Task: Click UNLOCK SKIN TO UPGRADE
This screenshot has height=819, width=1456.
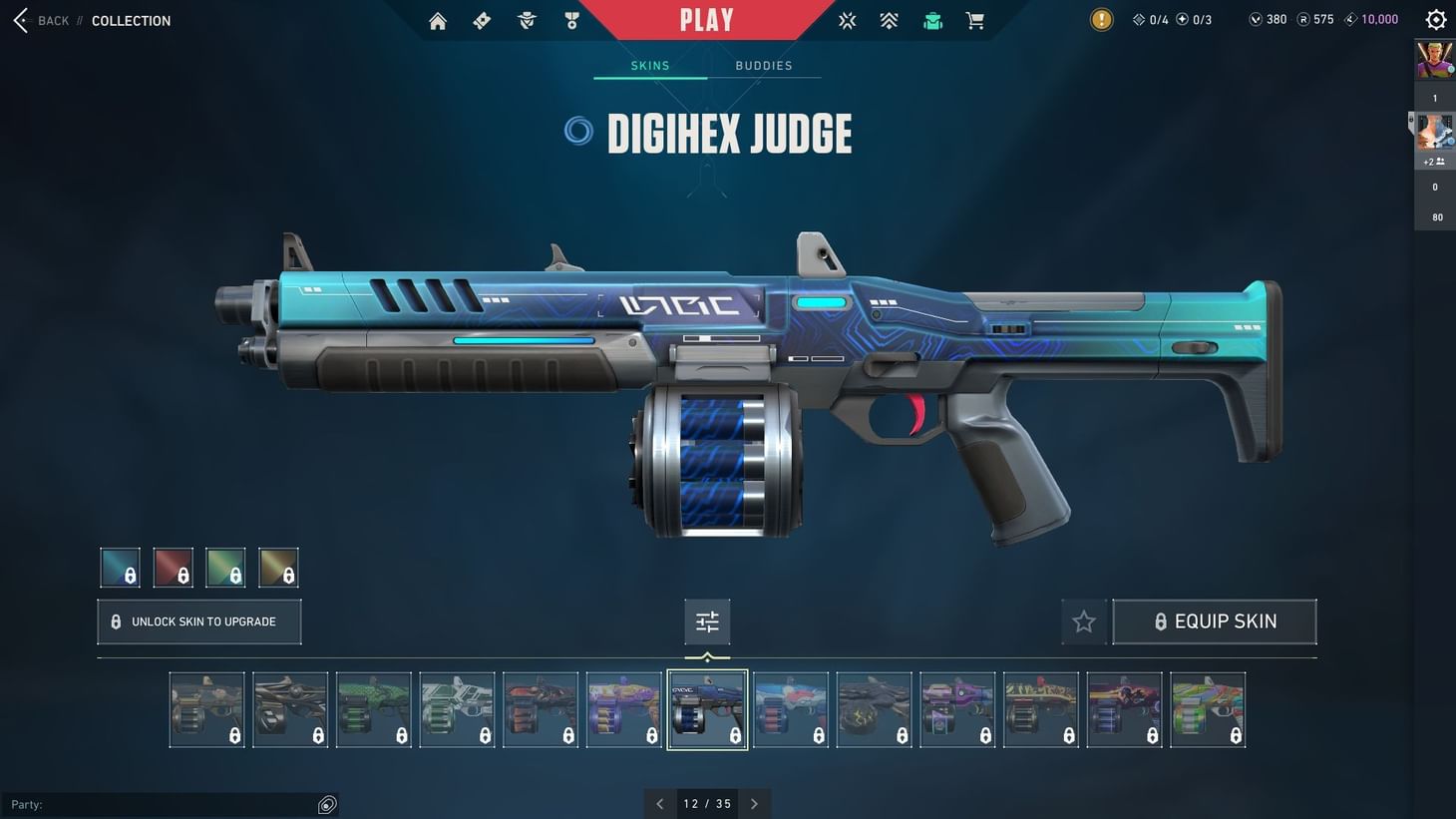Action: coord(198,620)
